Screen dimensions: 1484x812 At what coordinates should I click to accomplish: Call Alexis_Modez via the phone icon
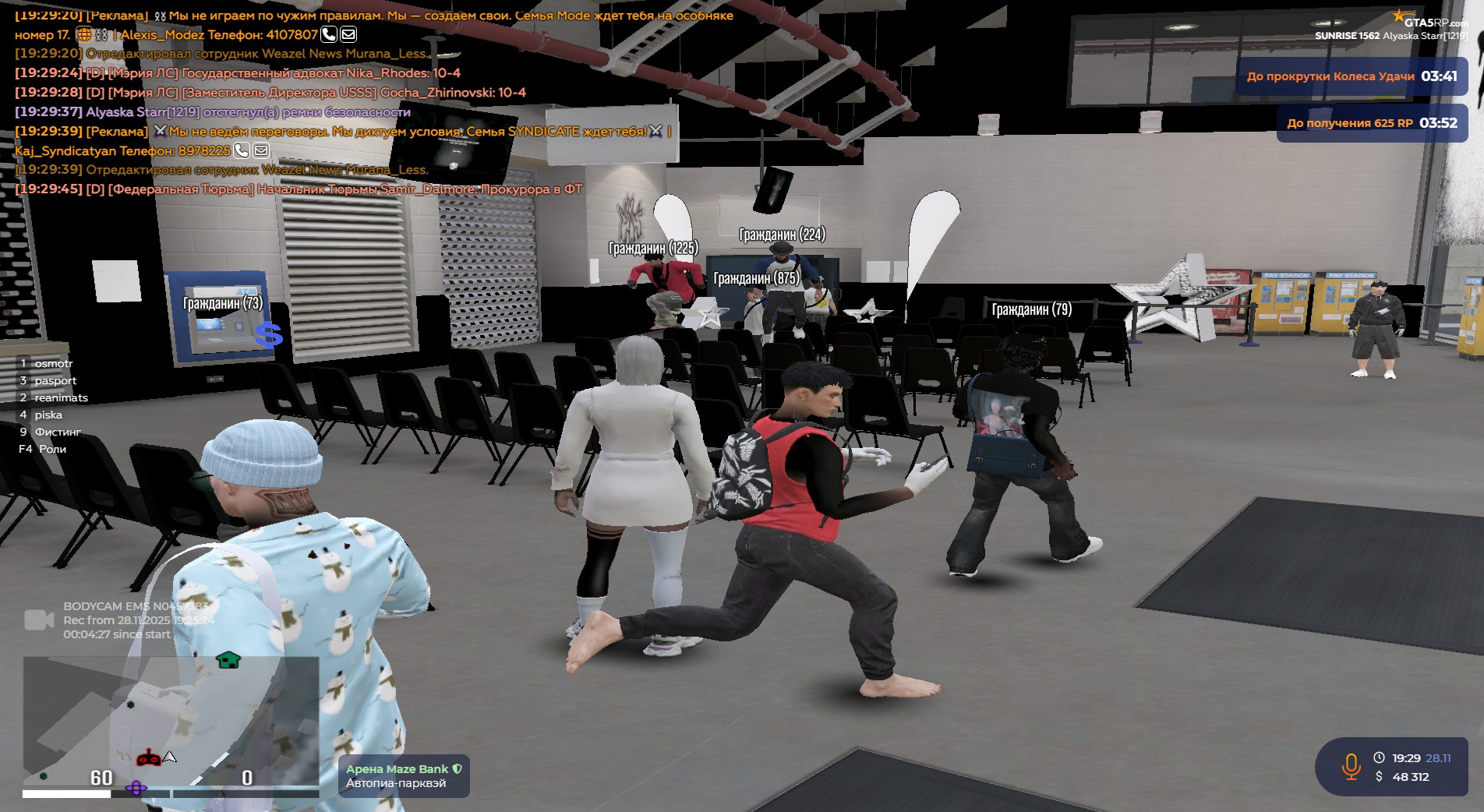pos(329,34)
